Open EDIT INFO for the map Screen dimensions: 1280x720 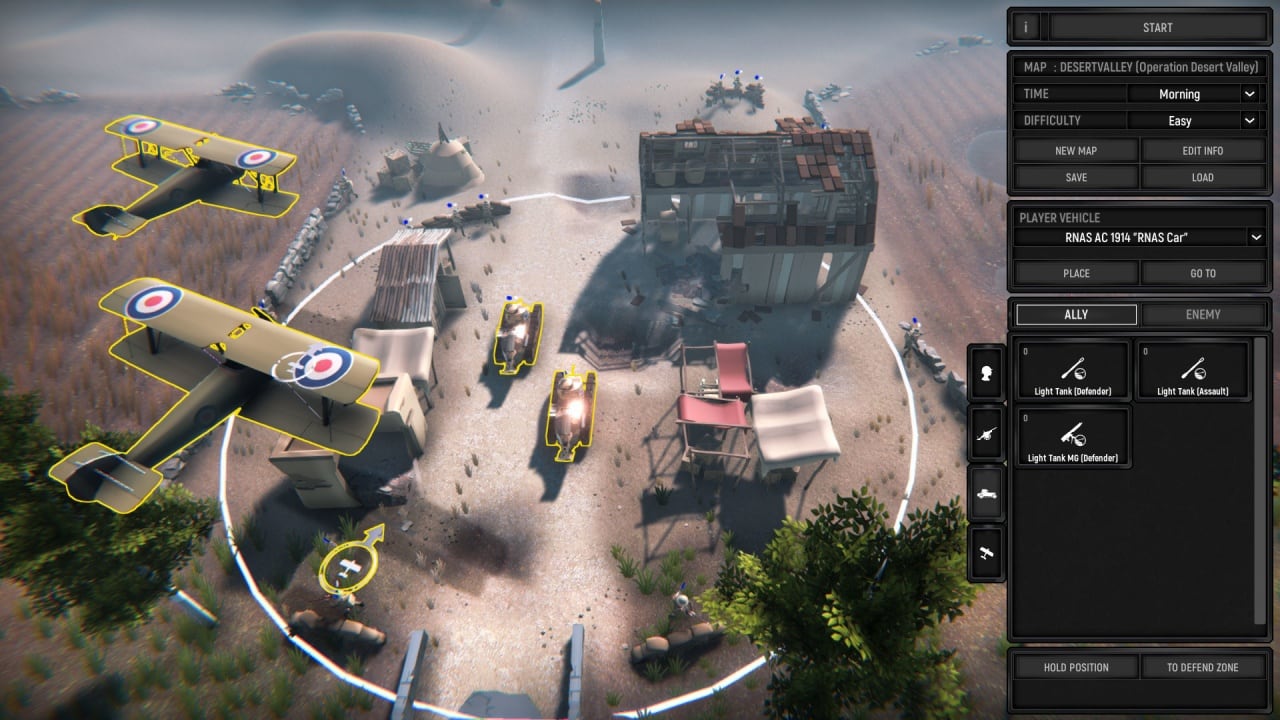(x=1203, y=151)
